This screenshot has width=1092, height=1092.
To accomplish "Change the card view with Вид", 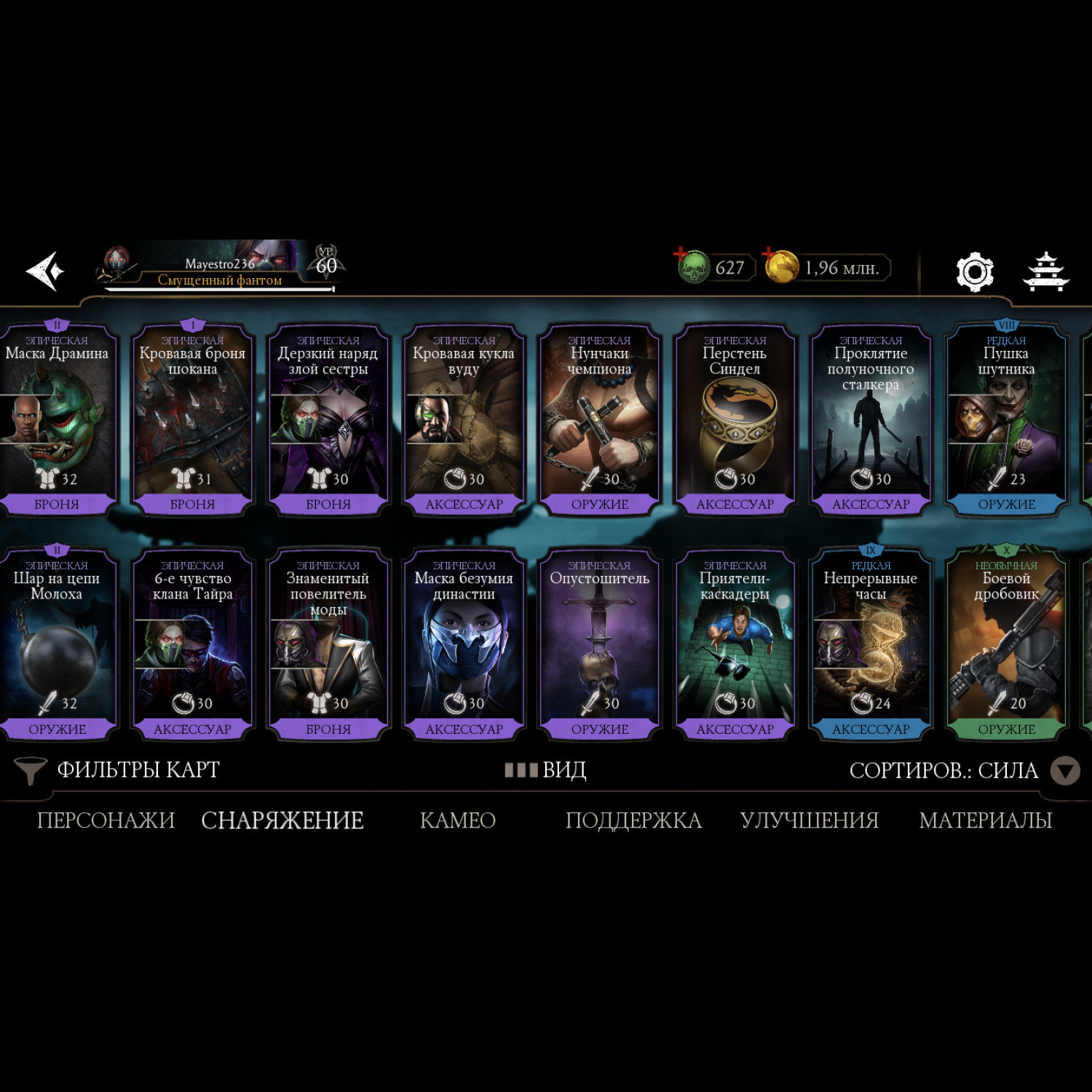I will click(546, 770).
